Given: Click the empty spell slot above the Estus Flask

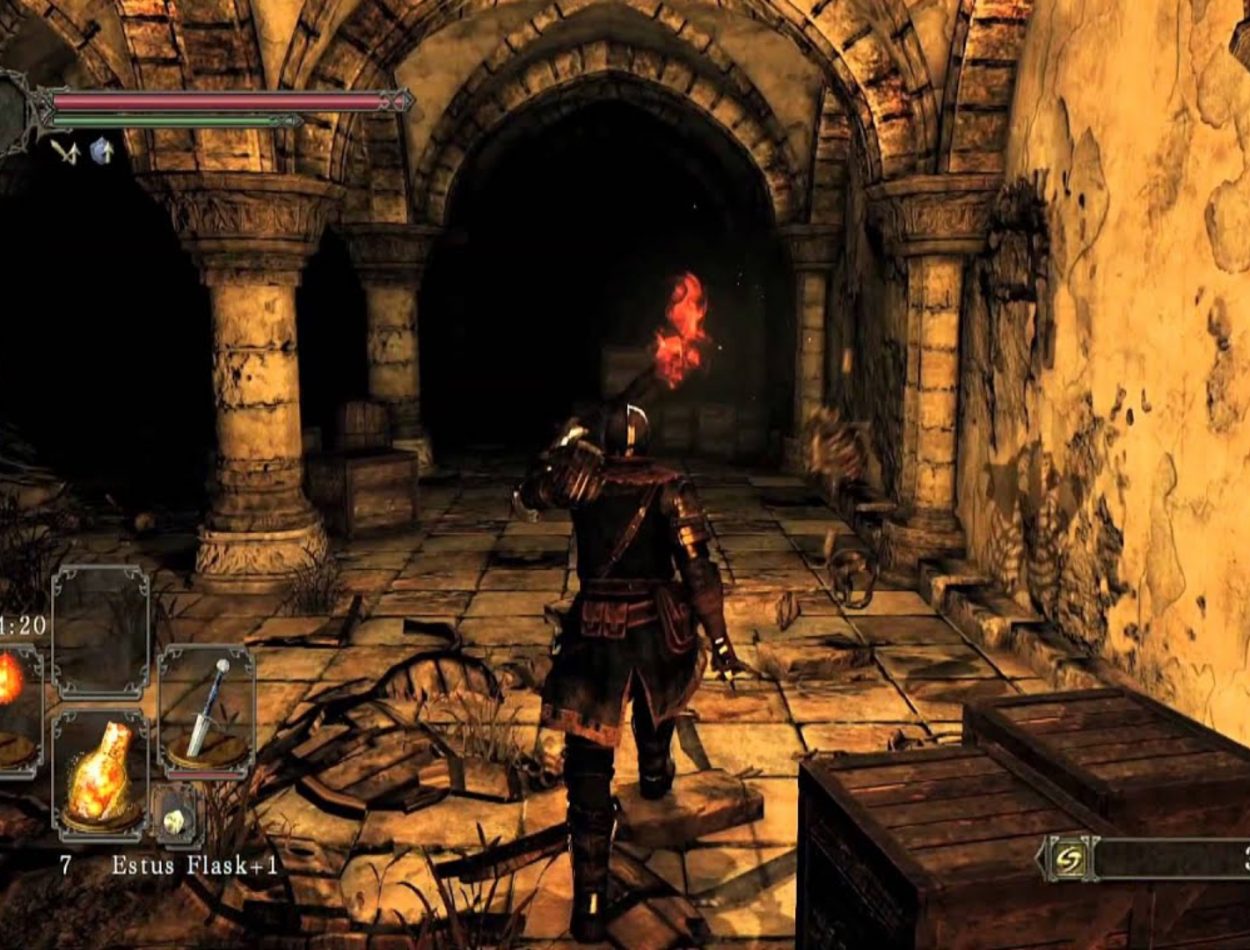Looking at the screenshot, I should tap(99, 630).
